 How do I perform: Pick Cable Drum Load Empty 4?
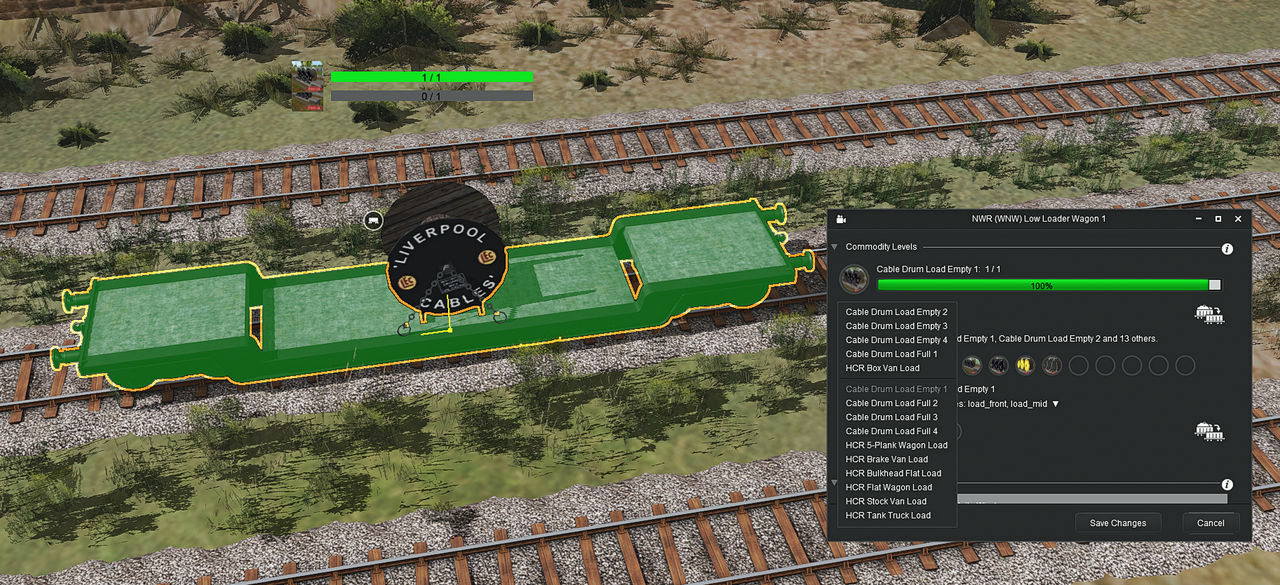(x=896, y=340)
